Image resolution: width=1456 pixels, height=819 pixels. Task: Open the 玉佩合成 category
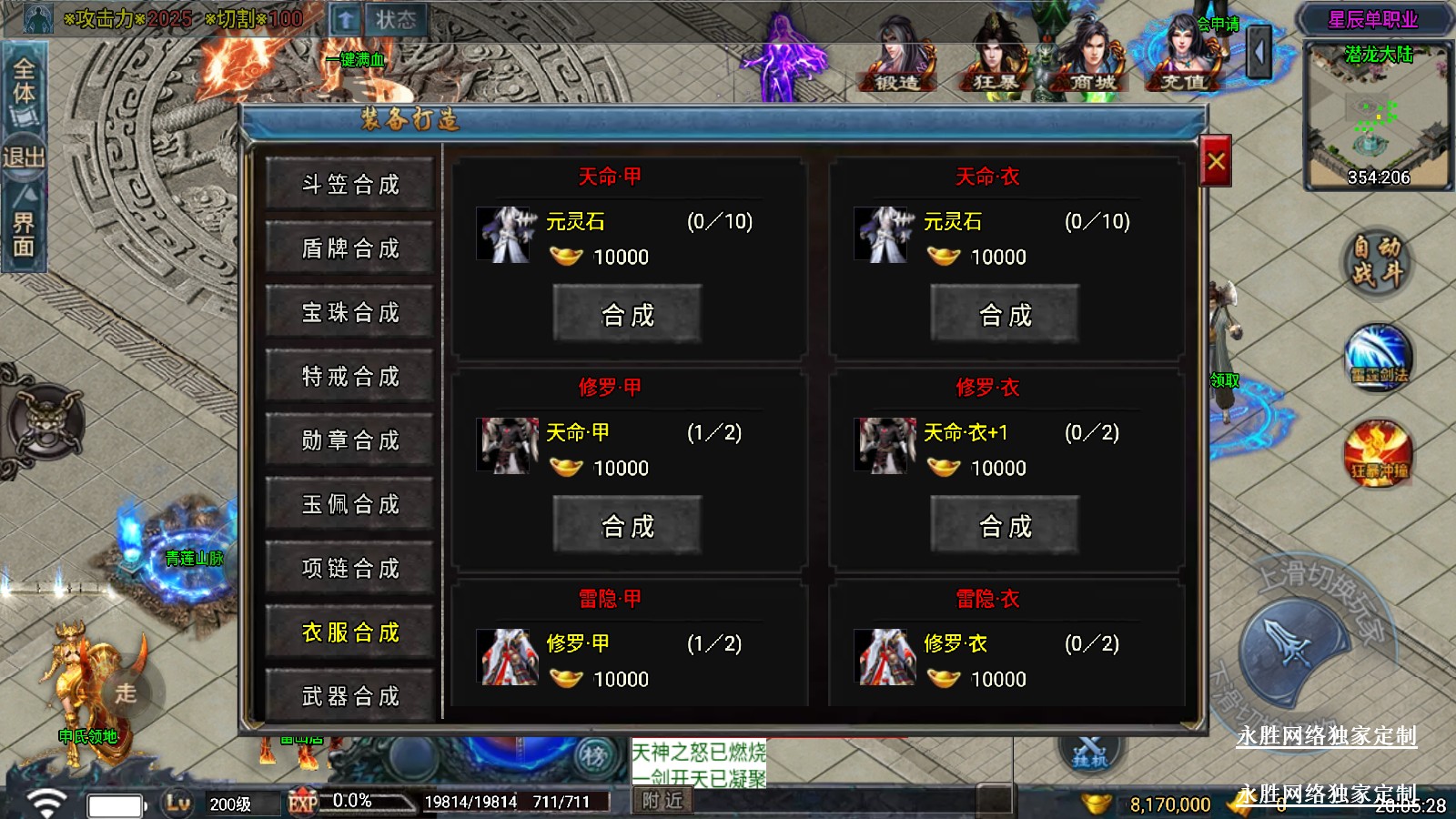350,504
